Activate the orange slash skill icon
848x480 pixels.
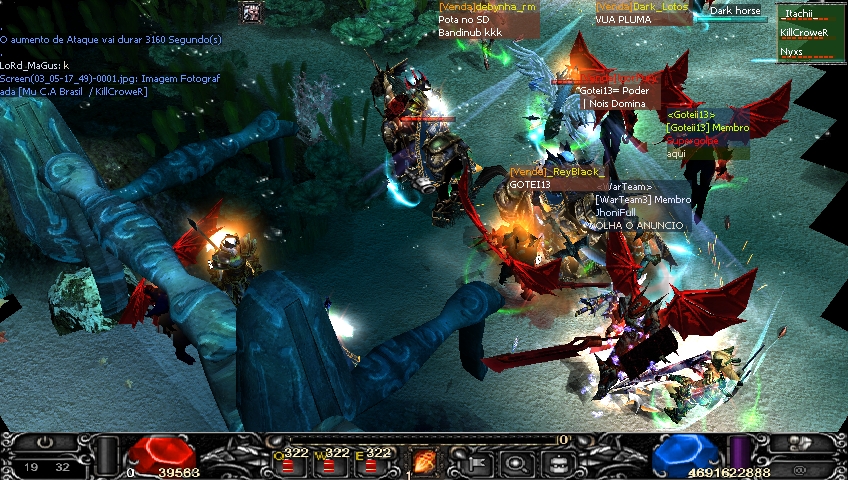click(425, 462)
